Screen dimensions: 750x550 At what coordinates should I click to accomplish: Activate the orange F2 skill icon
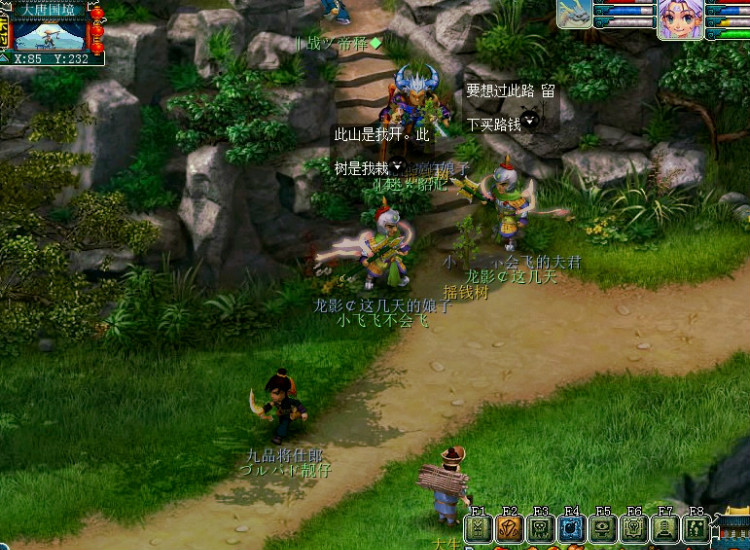(x=509, y=529)
